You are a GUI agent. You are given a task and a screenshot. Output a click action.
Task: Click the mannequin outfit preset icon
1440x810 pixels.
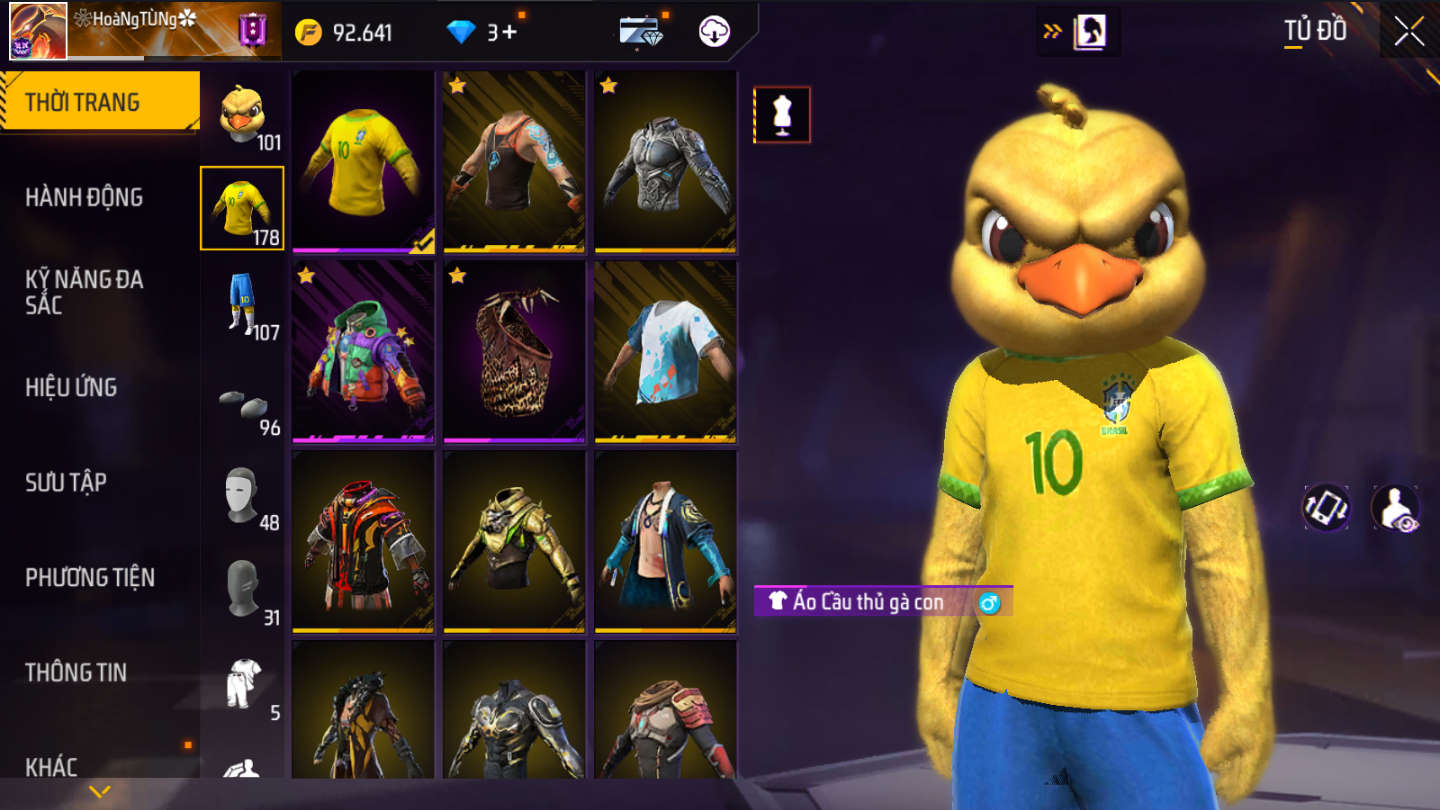[782, 115]
